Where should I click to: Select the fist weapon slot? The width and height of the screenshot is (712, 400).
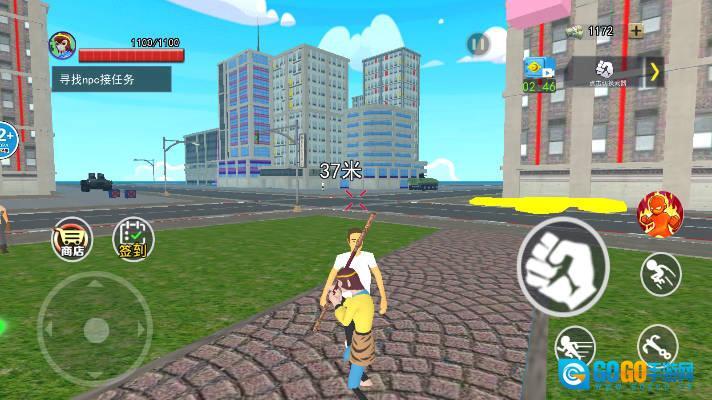click(606, 70)
